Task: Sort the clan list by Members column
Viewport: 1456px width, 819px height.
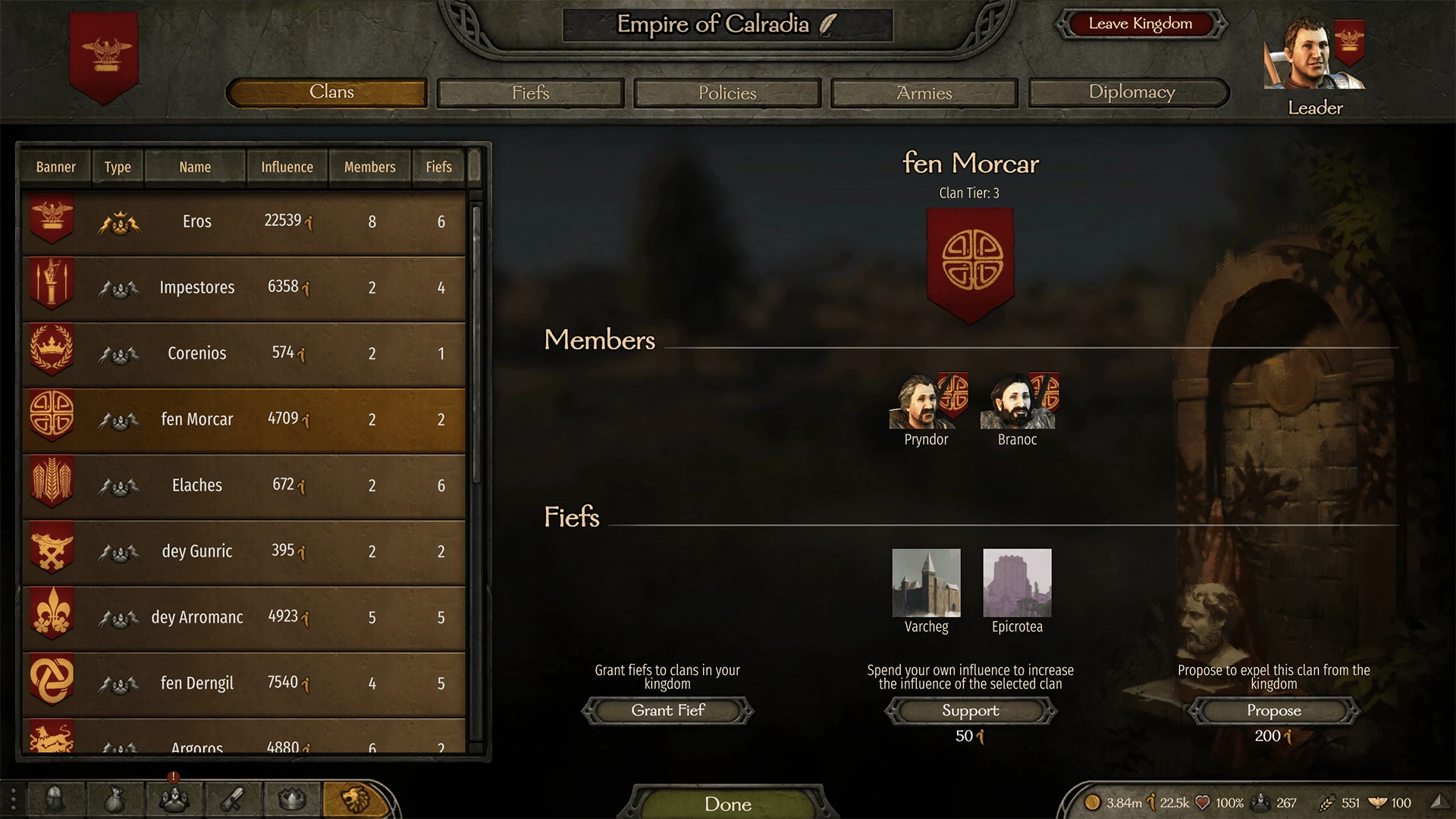Action: [x=369, y=167]
